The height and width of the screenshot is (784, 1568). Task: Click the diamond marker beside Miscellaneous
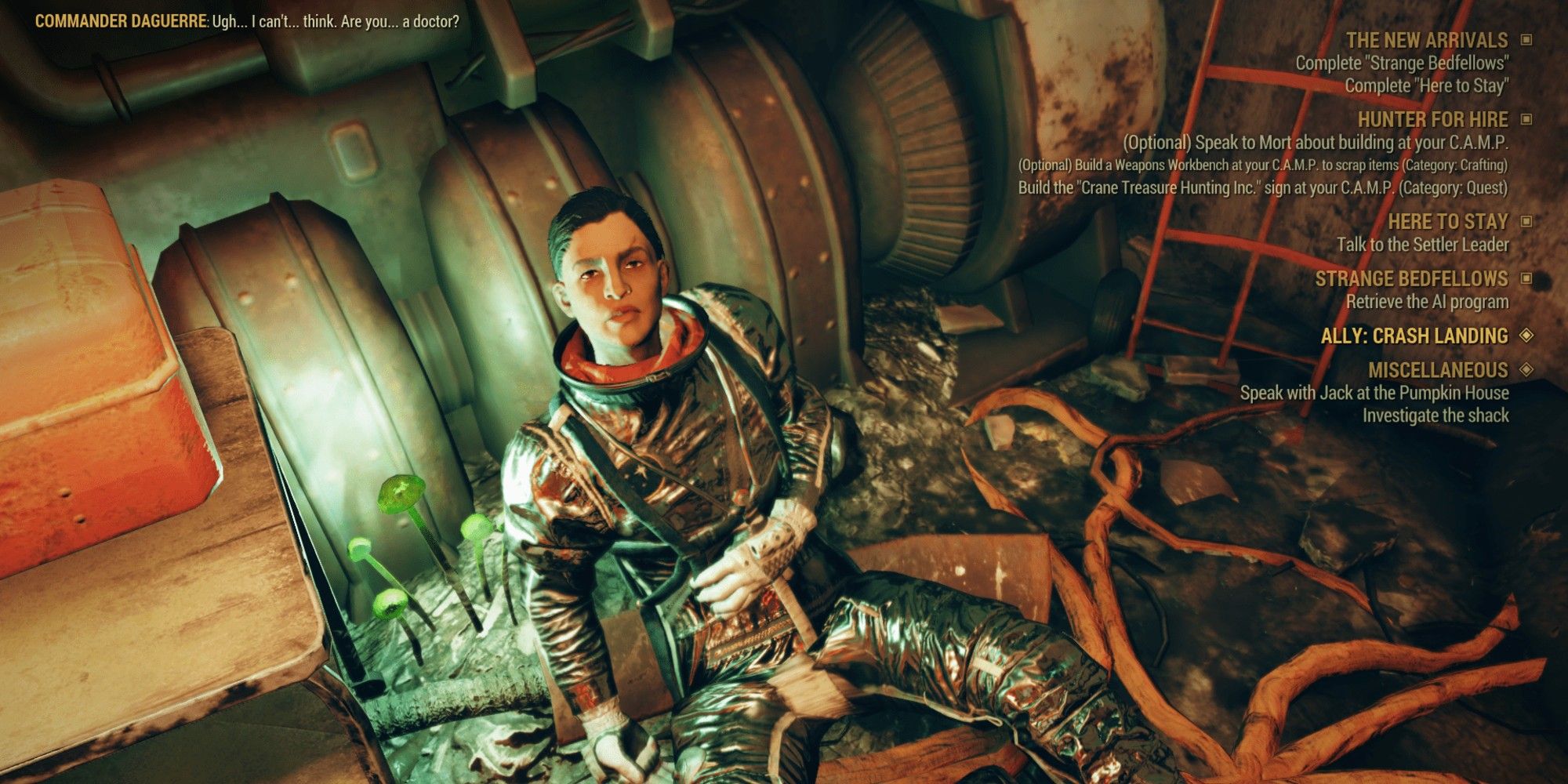click(1526, 369)
